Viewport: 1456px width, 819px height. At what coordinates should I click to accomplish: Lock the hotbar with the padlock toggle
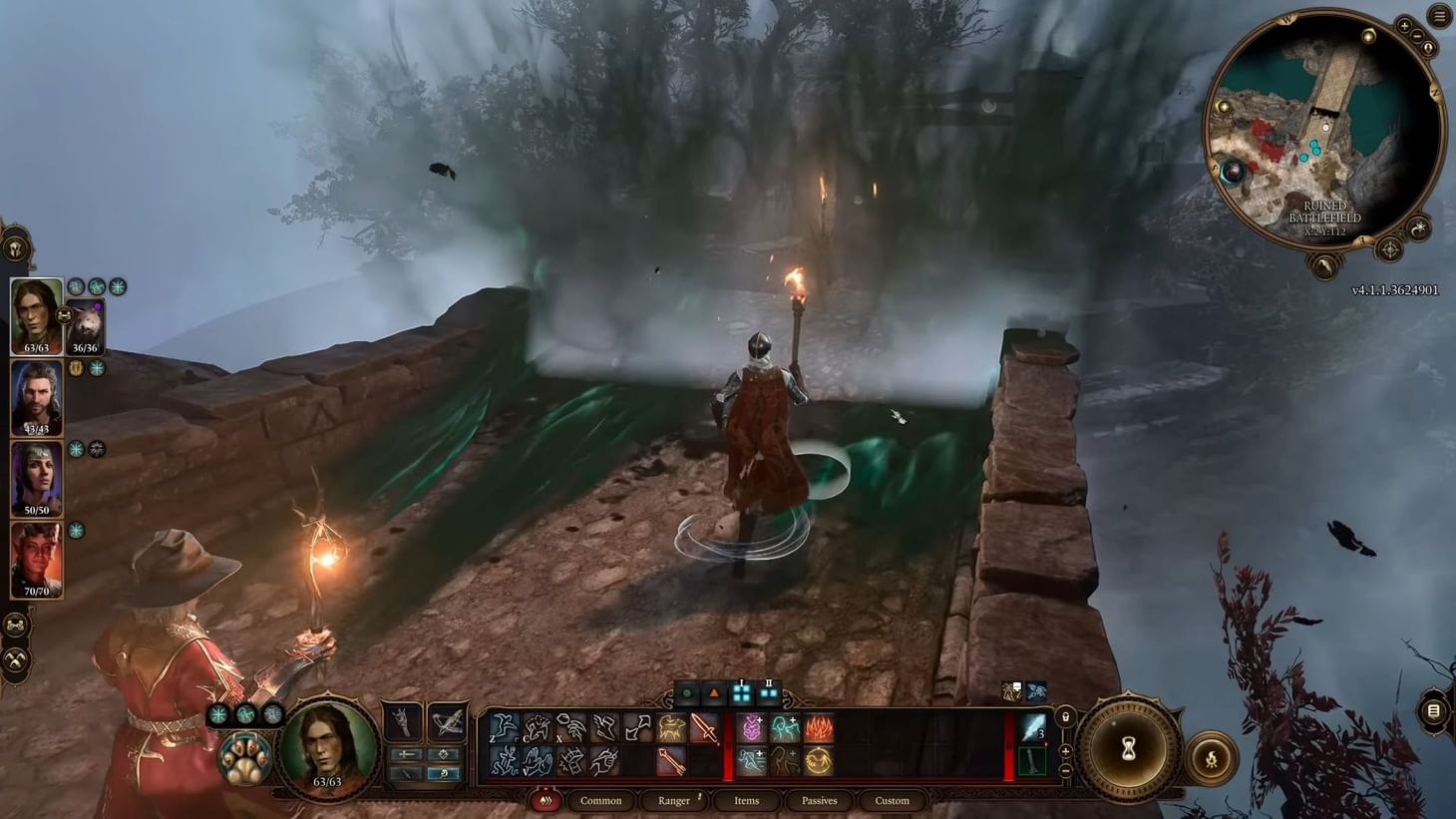[x=1065, y=716]
